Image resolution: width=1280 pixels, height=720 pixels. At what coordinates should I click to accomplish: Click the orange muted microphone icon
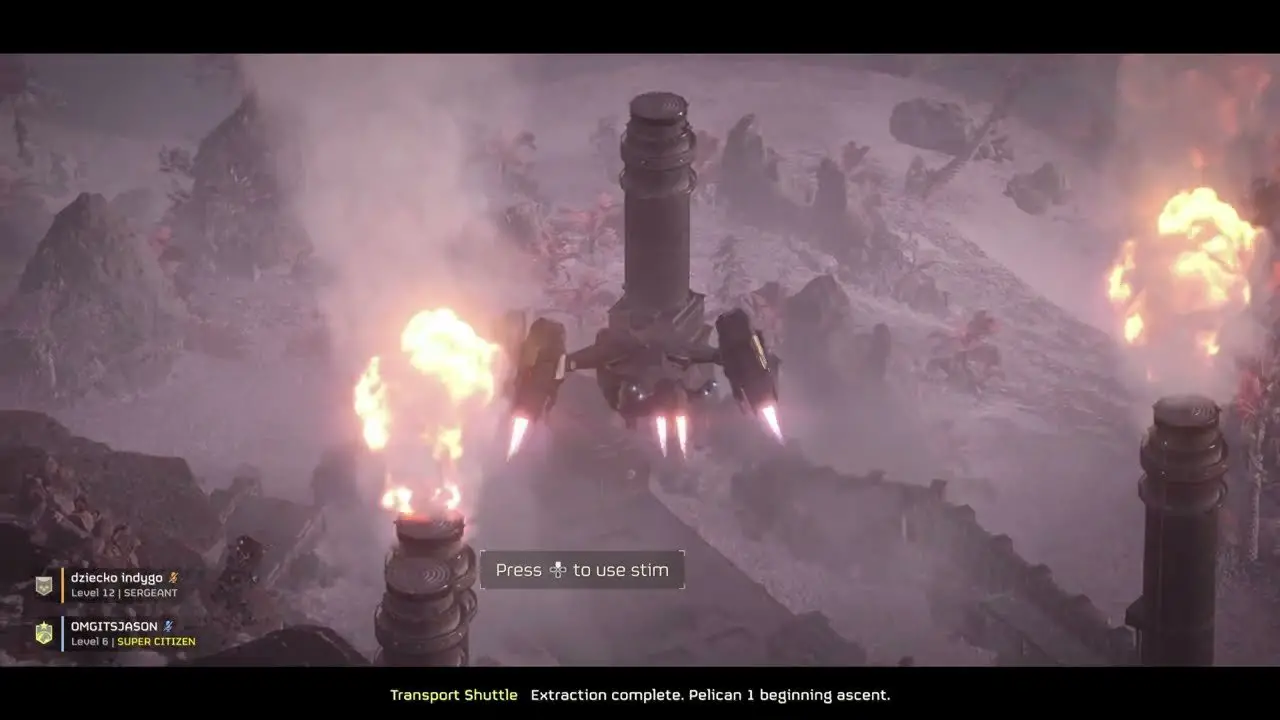173,578
